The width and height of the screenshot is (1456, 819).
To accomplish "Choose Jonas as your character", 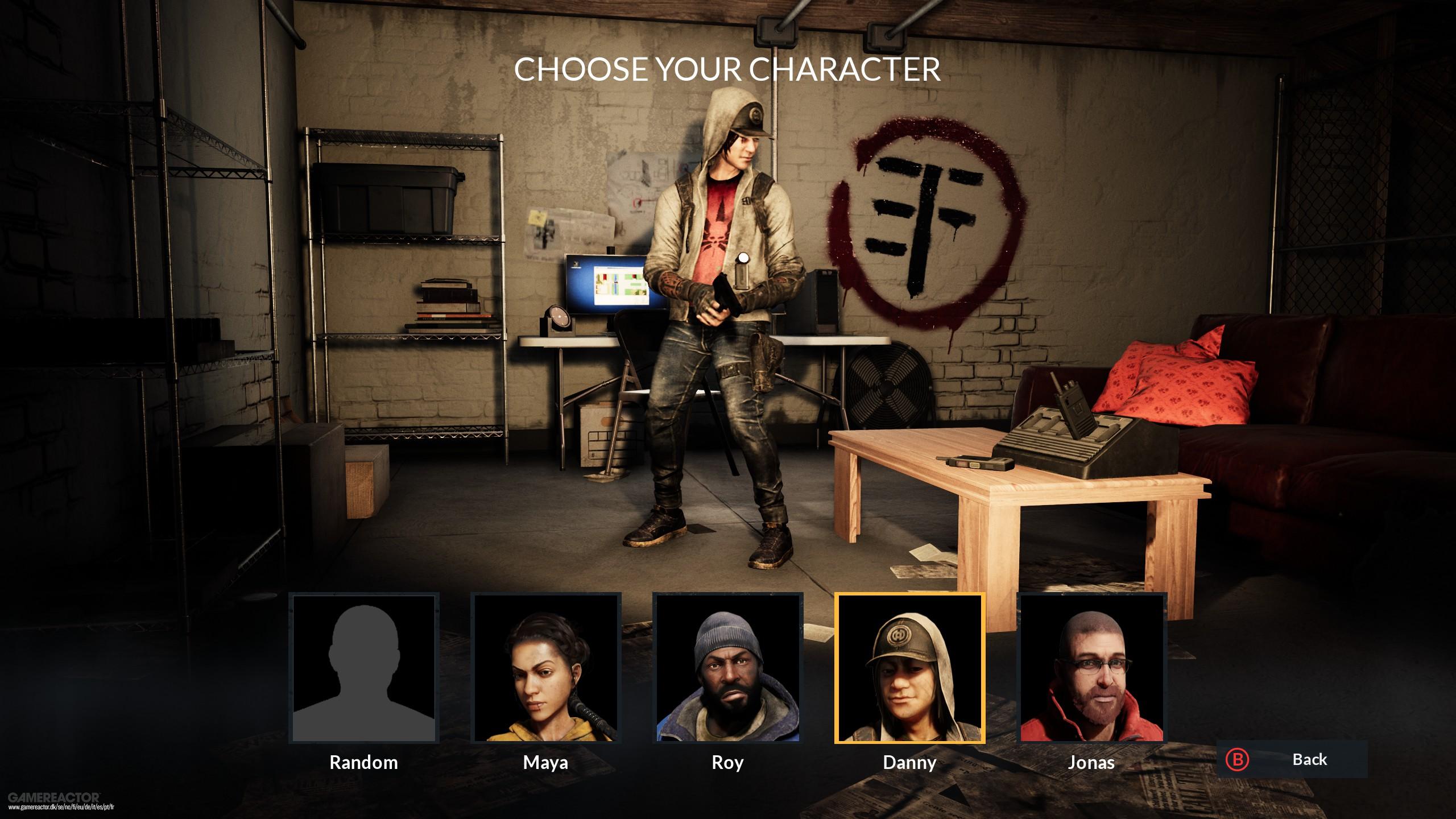I will (x=1091, y=668).
